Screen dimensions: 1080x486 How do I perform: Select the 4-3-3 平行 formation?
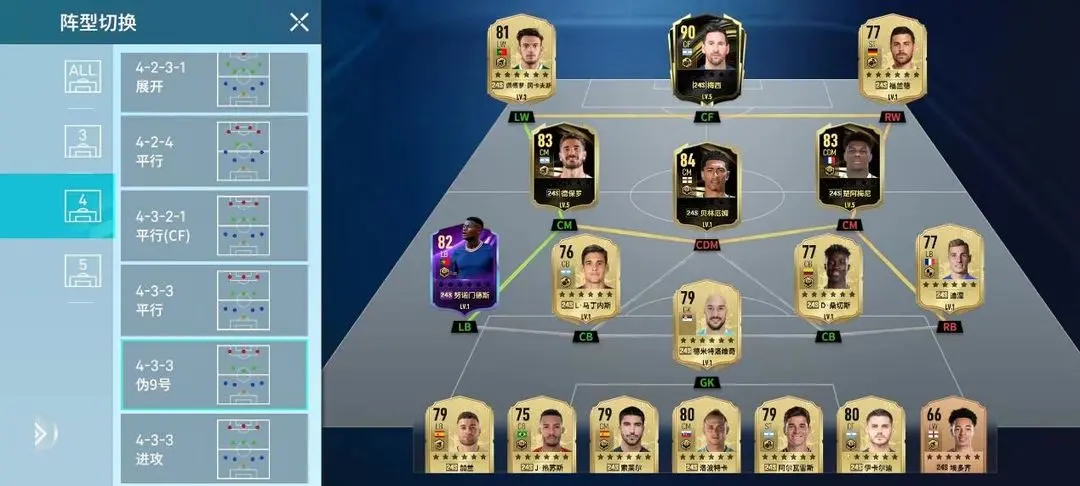tap(214, 300)
